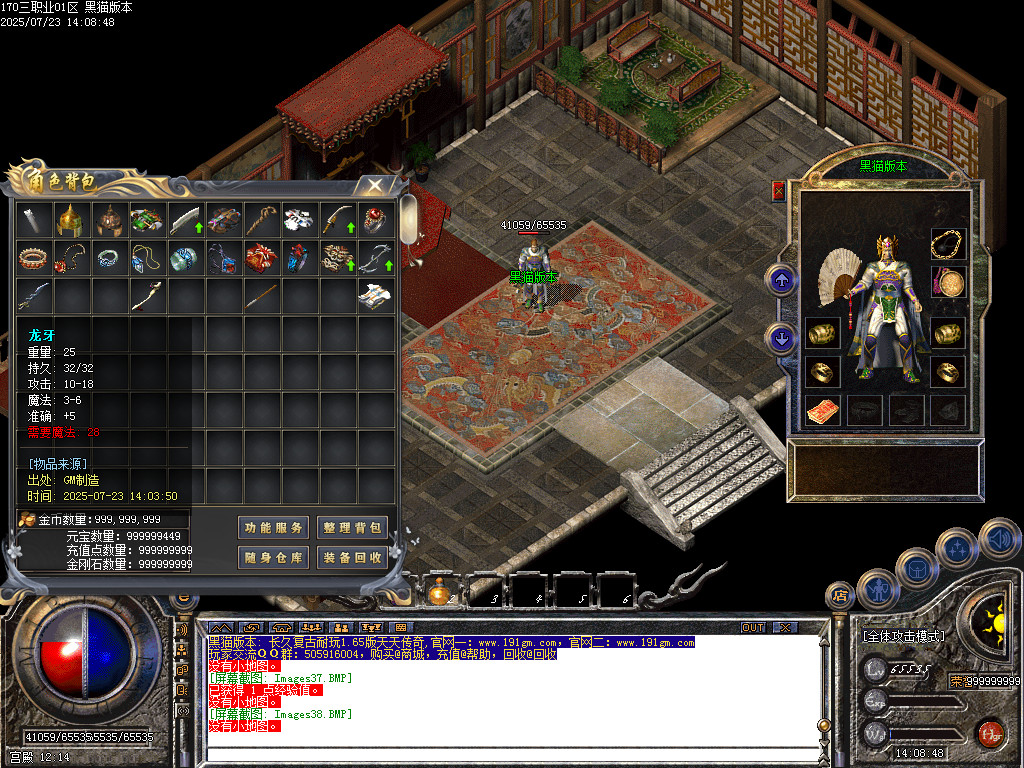Select the wooden staff in the backpack
Screen dimensions: 1024x768
click(261, 220)
